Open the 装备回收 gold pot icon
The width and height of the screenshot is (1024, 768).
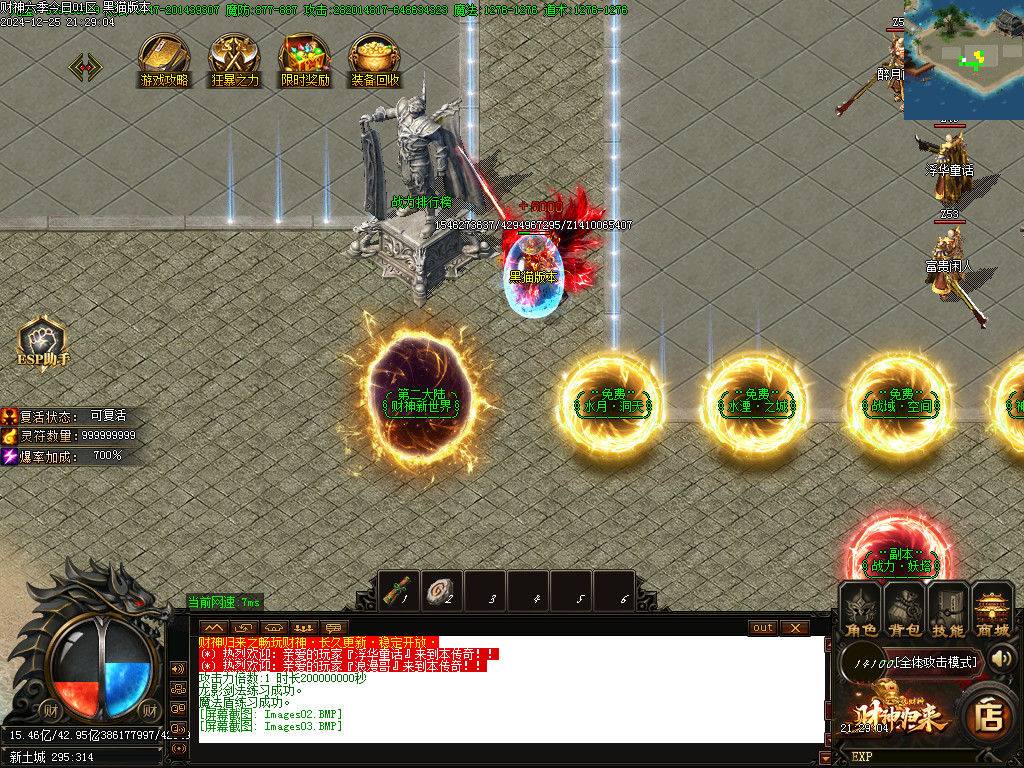click(375, 58)
